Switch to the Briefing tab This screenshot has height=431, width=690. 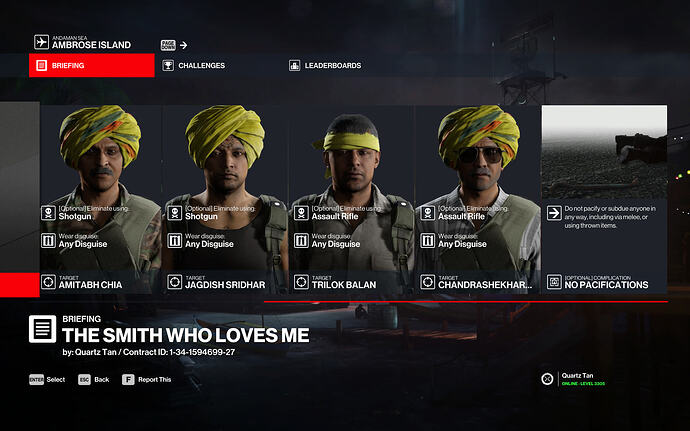(92, 66)
